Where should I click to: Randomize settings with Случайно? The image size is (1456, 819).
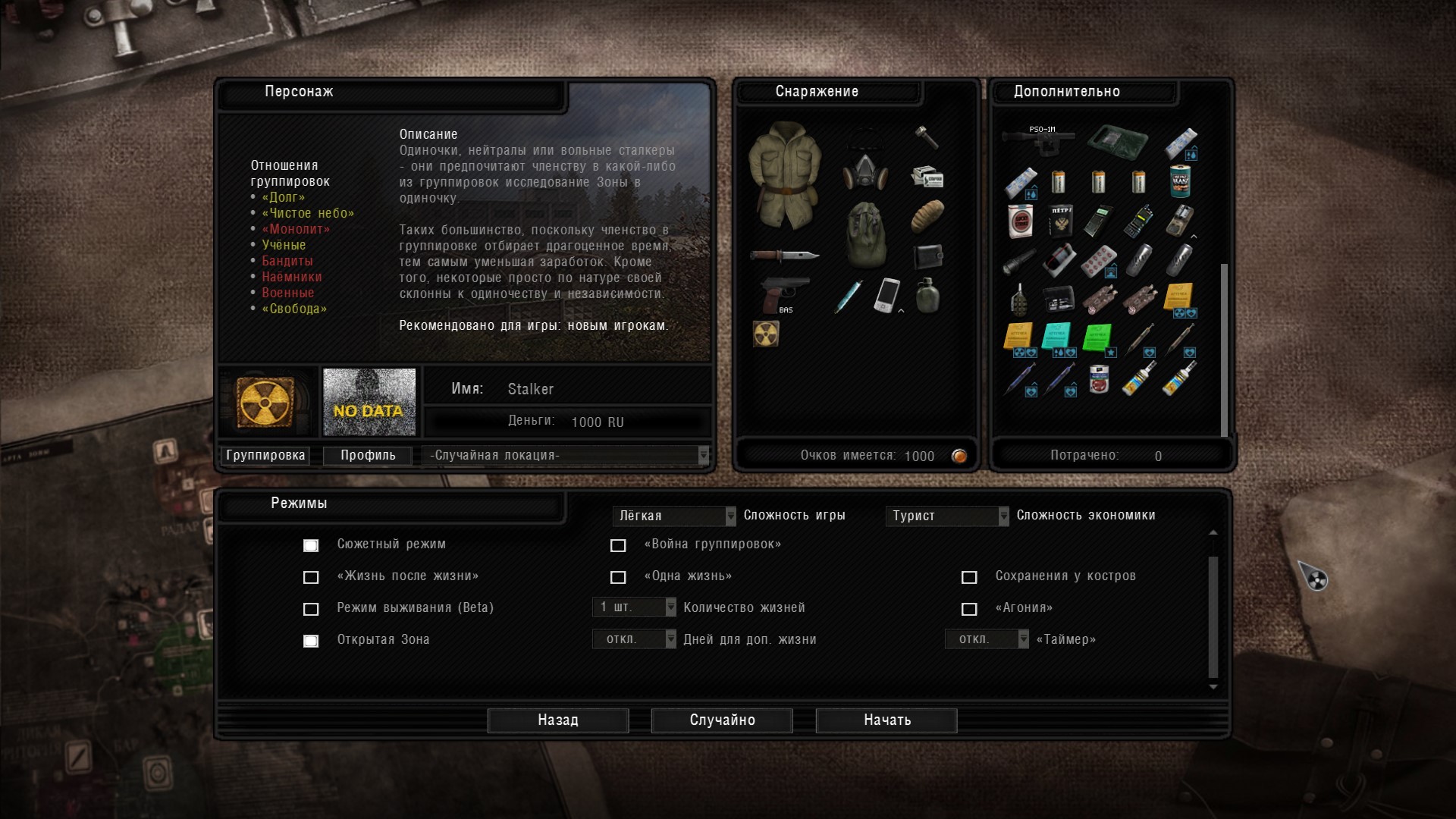[x=722, y=720]
